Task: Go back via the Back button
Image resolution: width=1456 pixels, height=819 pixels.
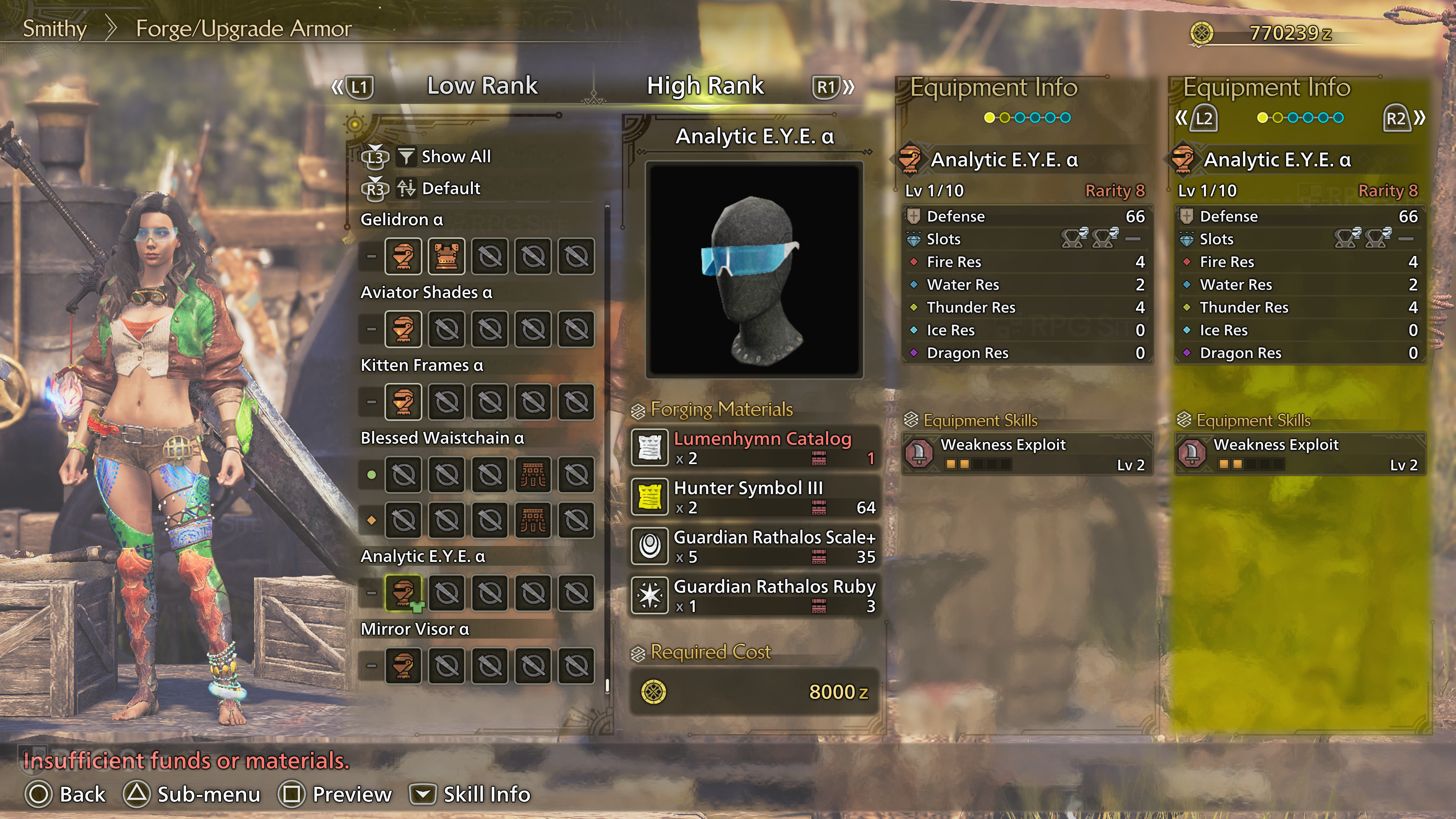Action: tap(66, 794)
